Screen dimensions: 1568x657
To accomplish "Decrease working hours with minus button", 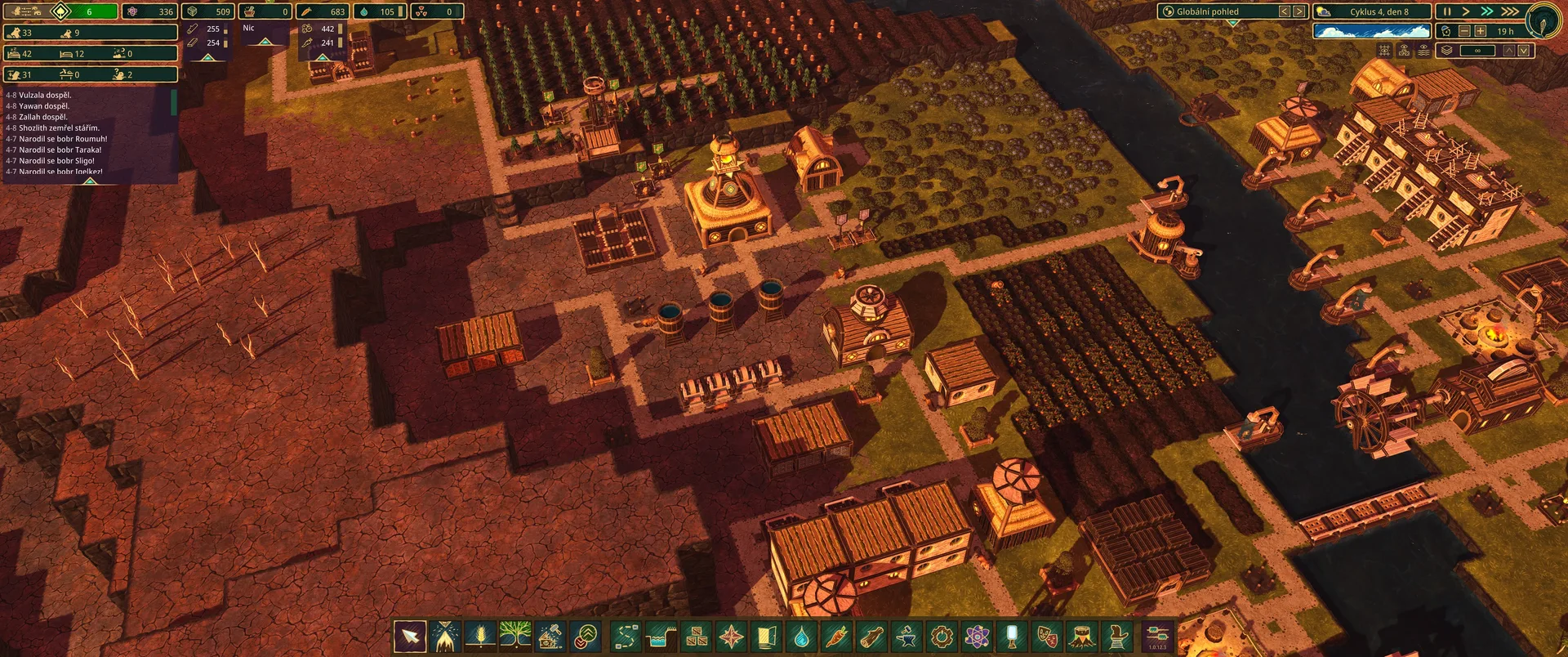I will pyautogui.click(x=1464, y=31).
